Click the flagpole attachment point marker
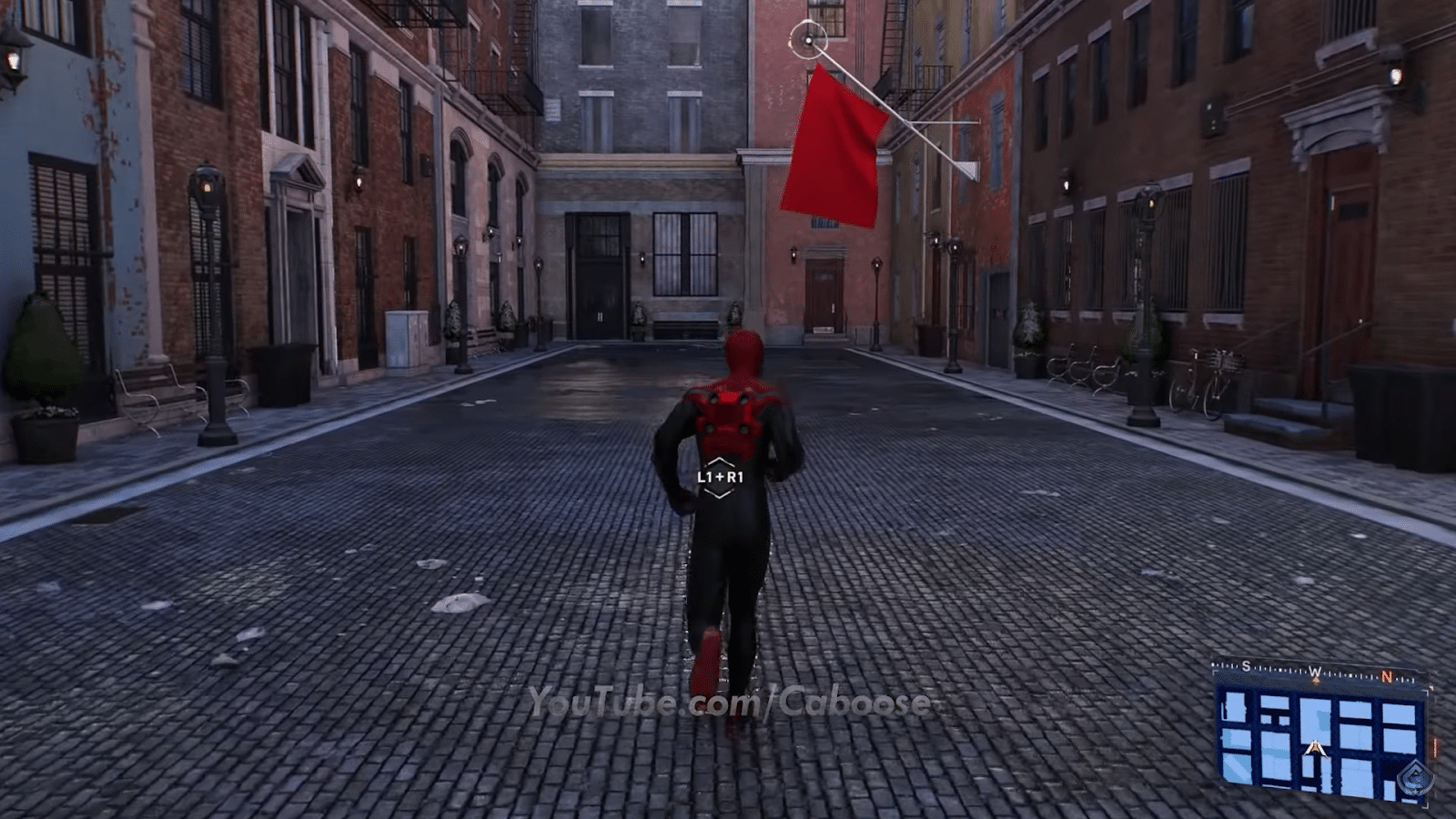 pos(808,40)
